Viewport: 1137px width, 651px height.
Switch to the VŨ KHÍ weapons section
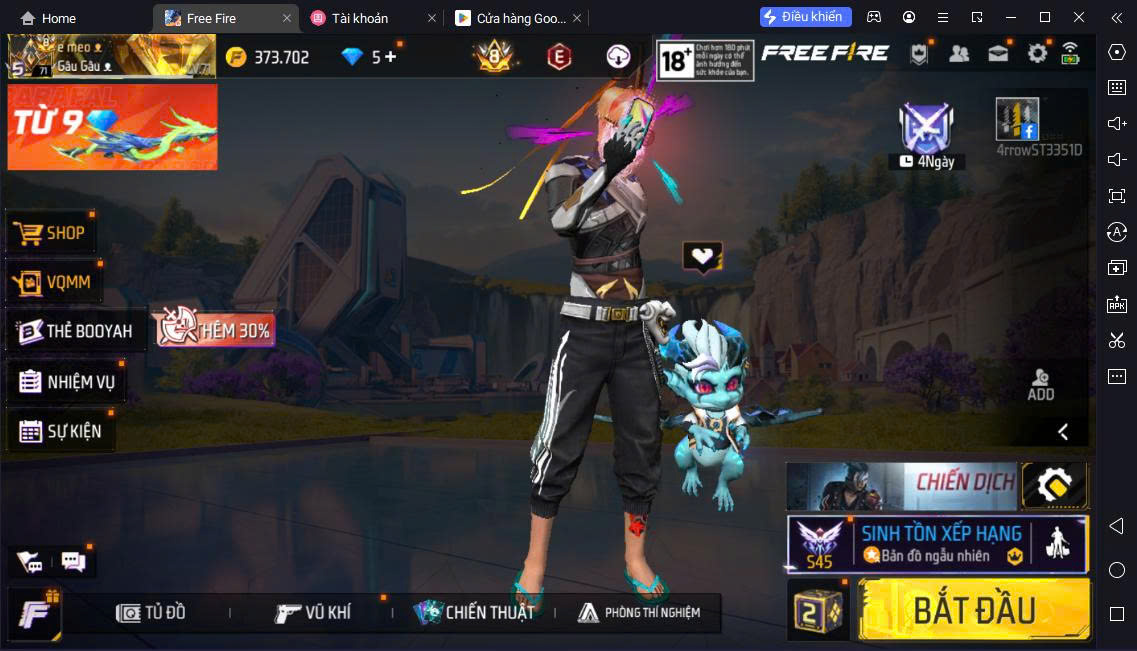[313, 612]
